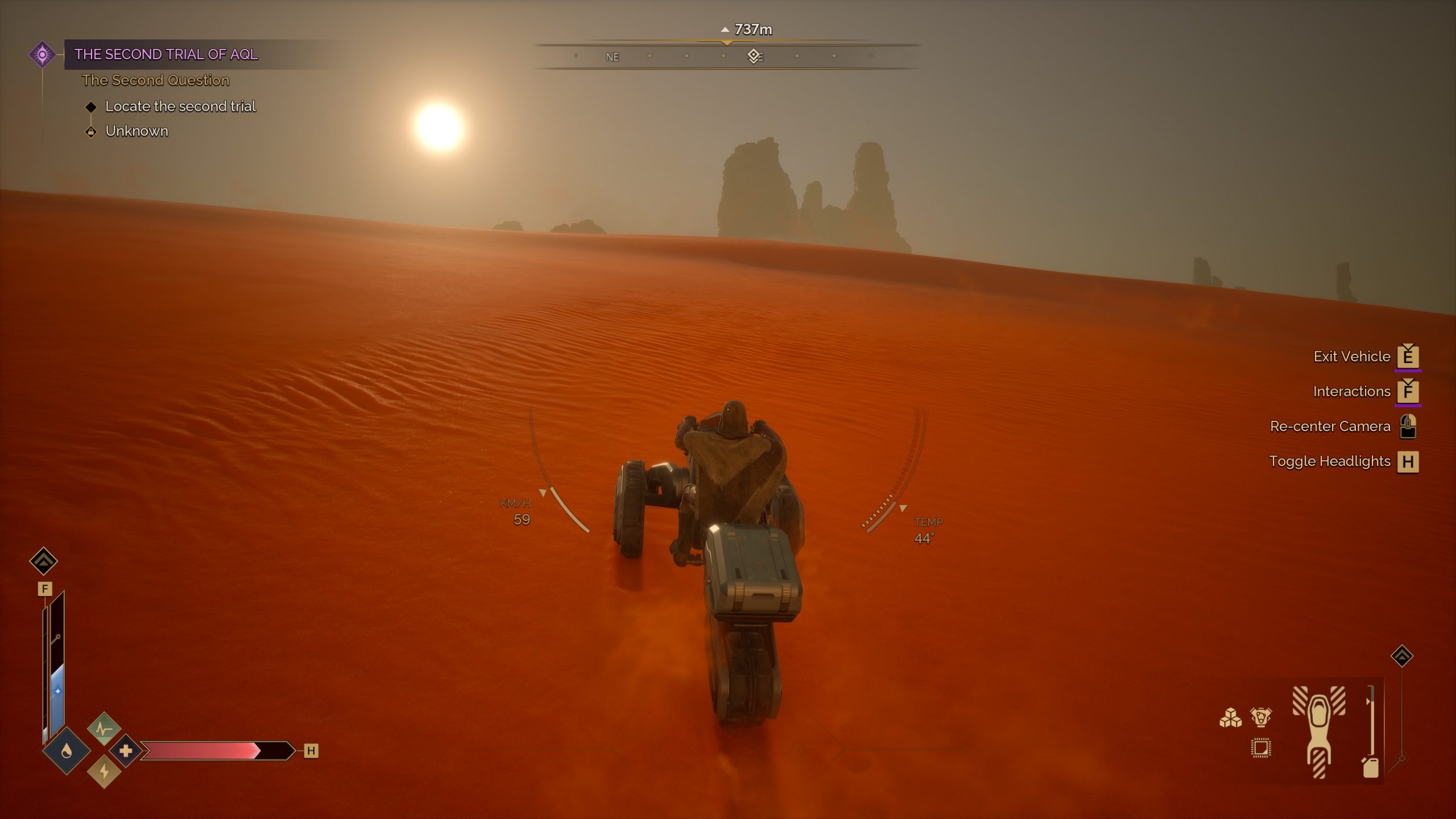Click the lightning bolt stamina icon
The image size is (1456, 819).
coord(104,772)
